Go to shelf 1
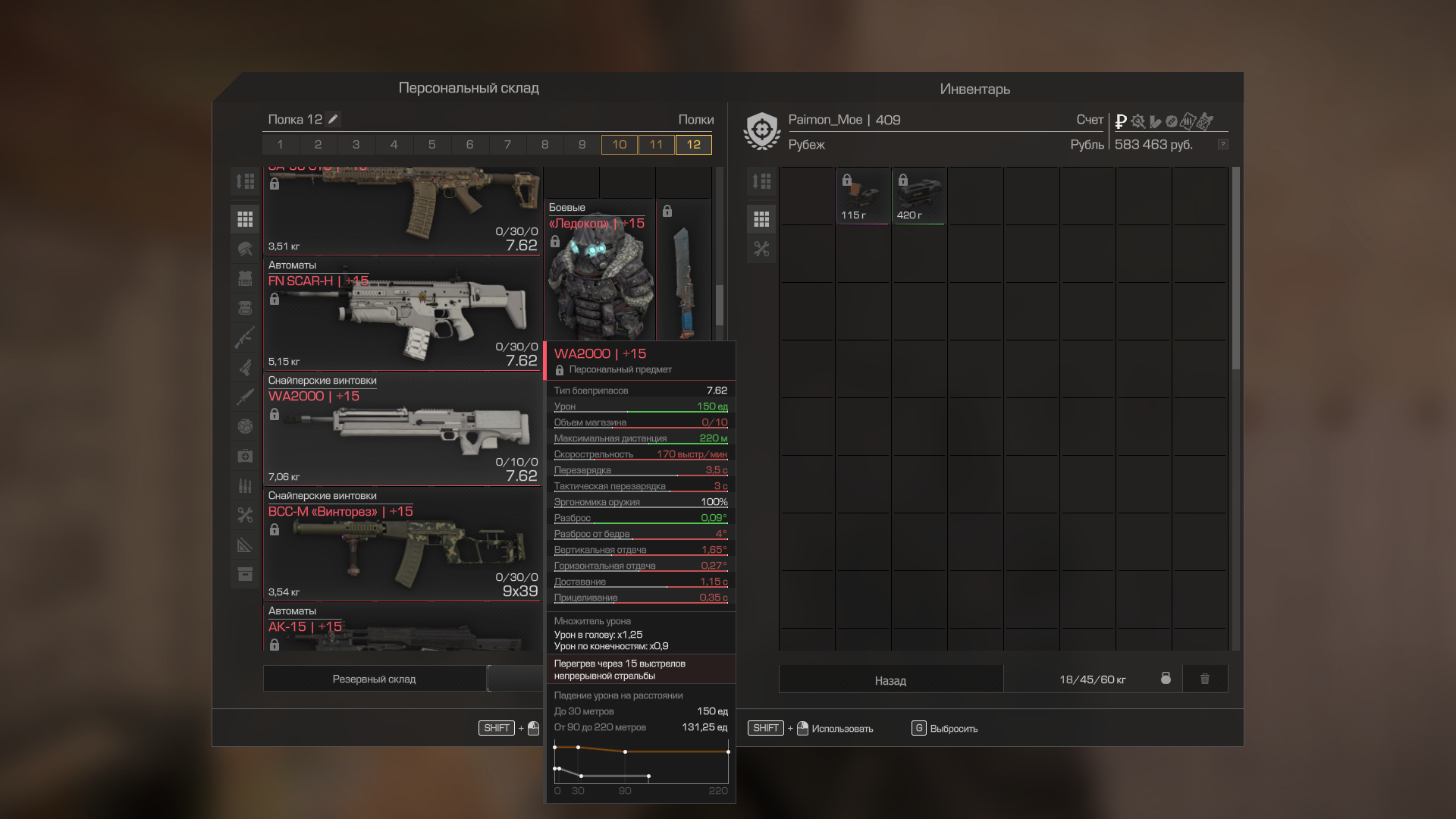The image size is (1456, 819). (x=281, y=144)
